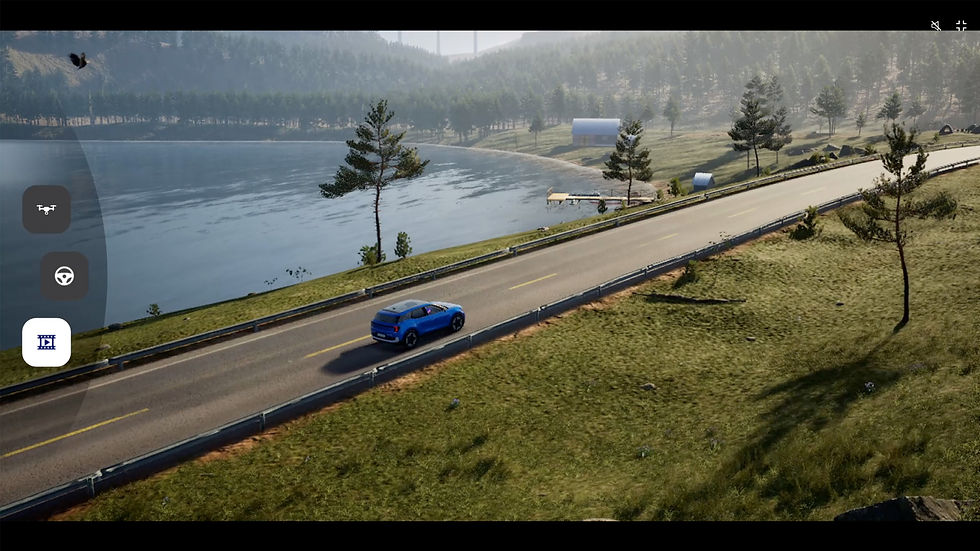Switch to the drone camera mode
Viewport: 980px width, 551px height.
46,210
